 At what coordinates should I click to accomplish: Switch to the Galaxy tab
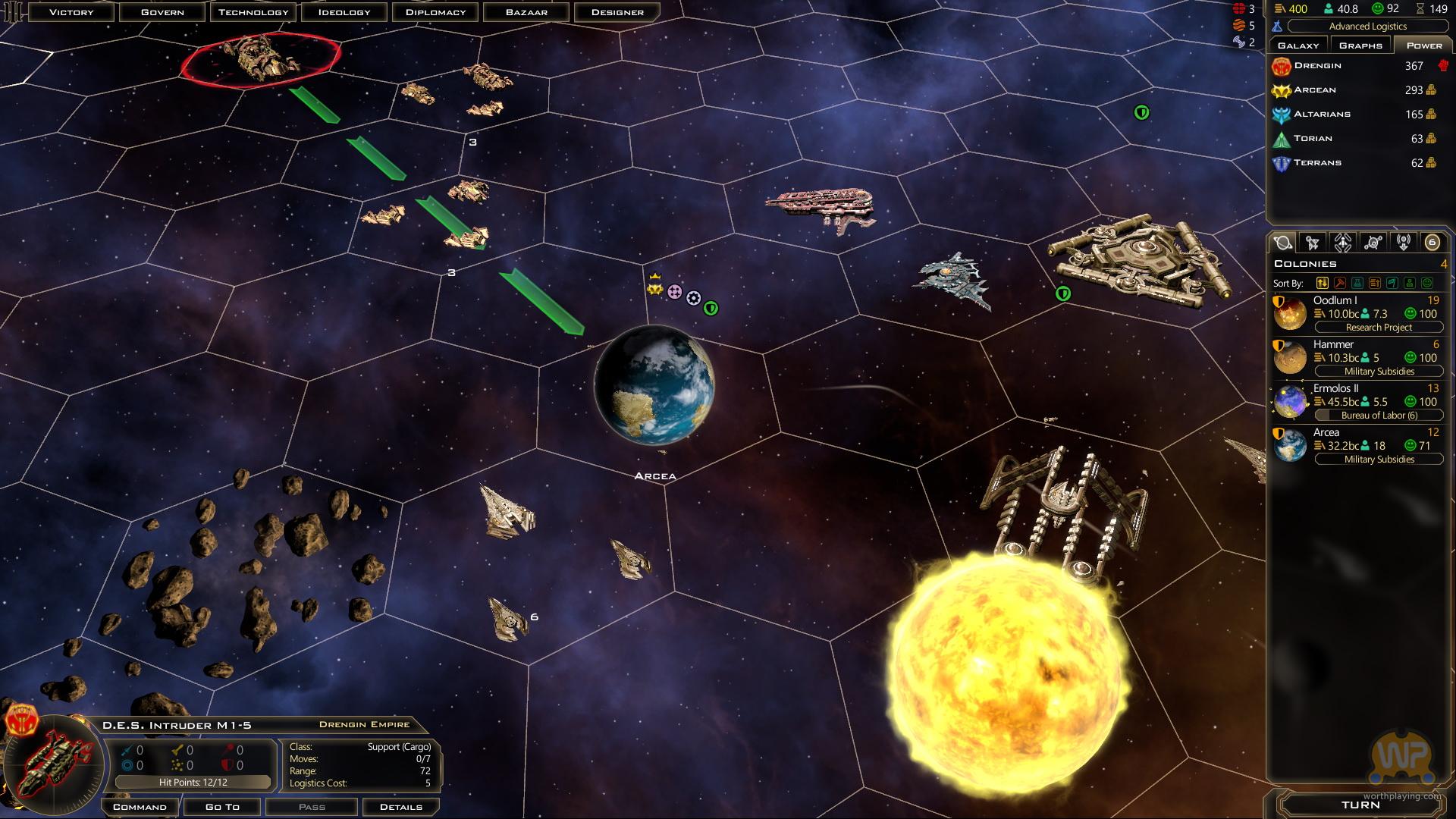point(1298,45)
